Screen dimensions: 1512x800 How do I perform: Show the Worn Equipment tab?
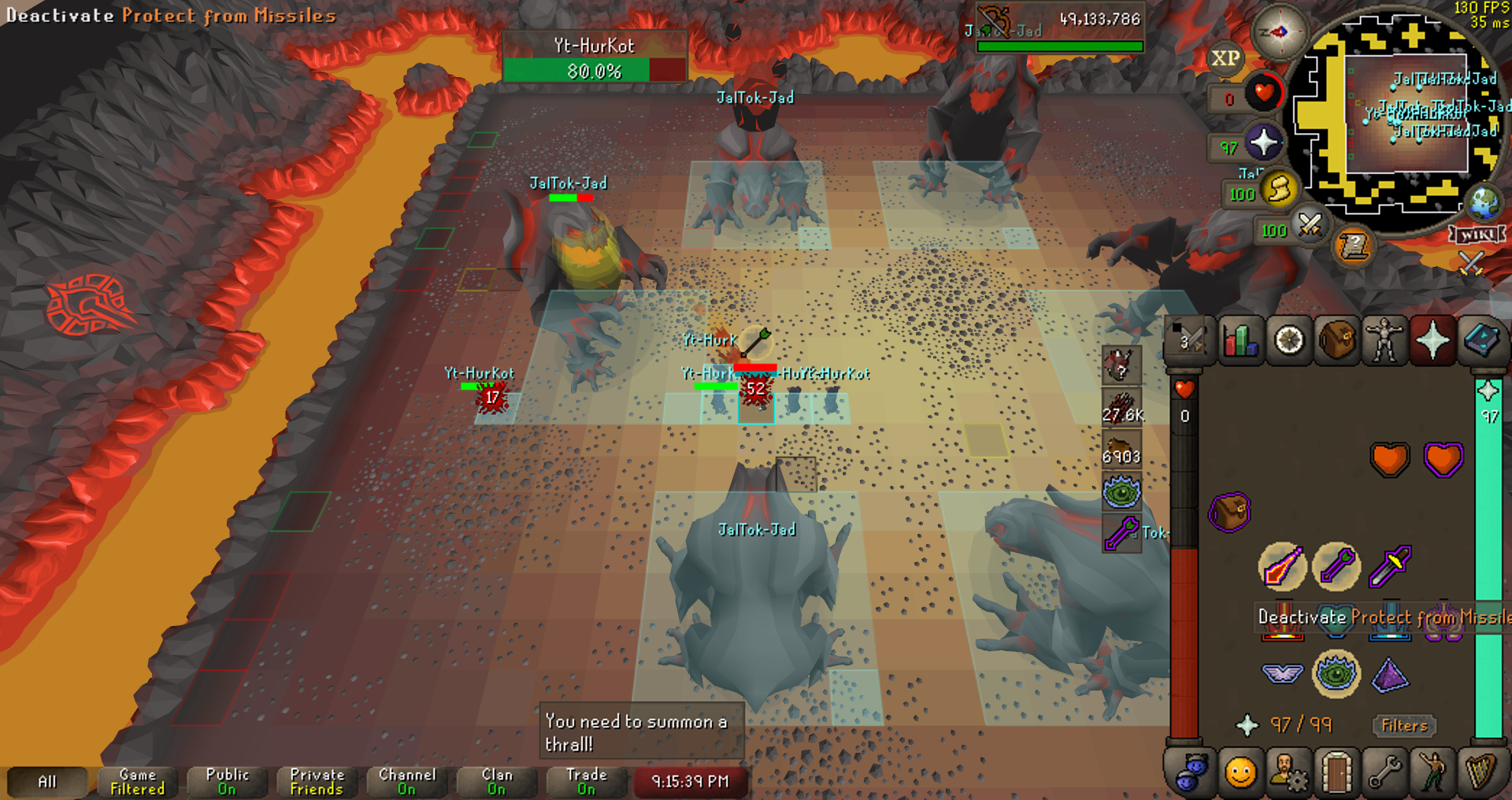tap(1384, 341)
